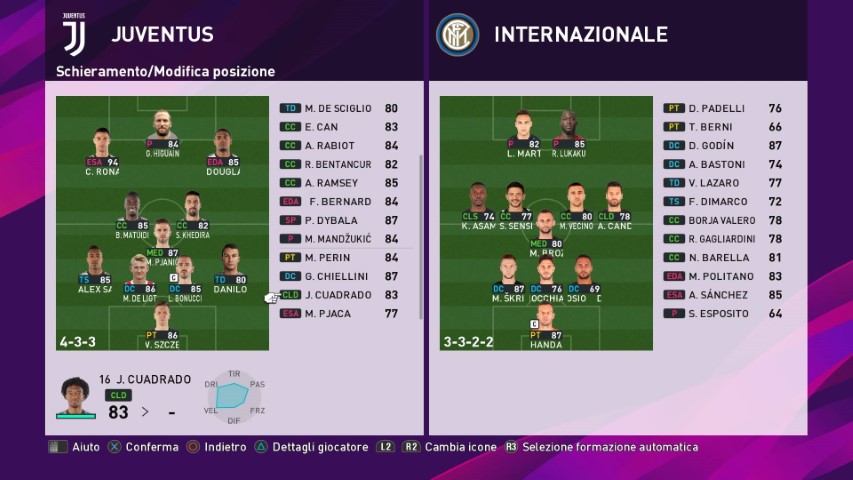Select R. Lukaku on Inter pitch

(x=570, y=132)
